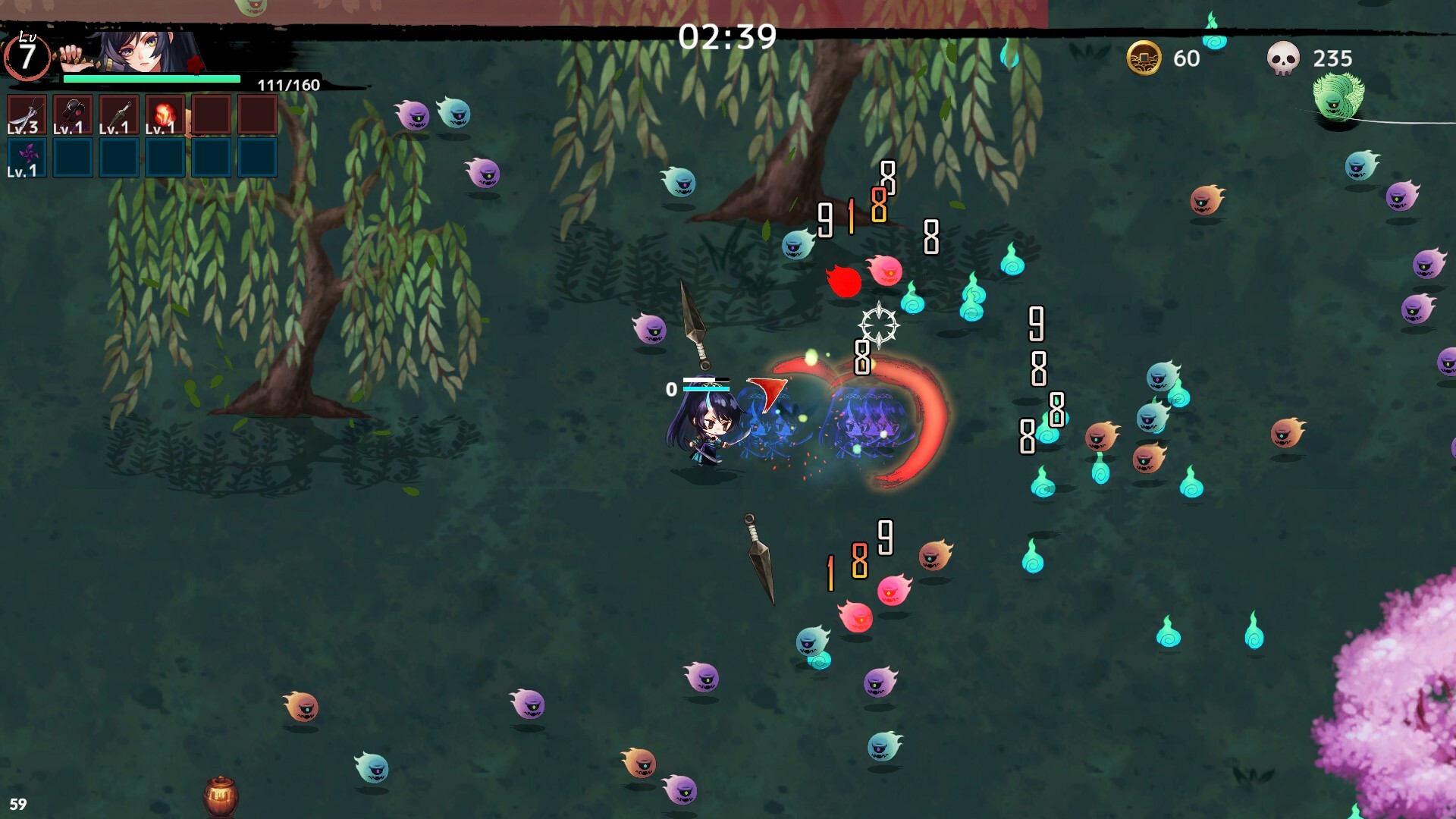Select the Lv.3 dual swords weapon slot

point(27,114)
